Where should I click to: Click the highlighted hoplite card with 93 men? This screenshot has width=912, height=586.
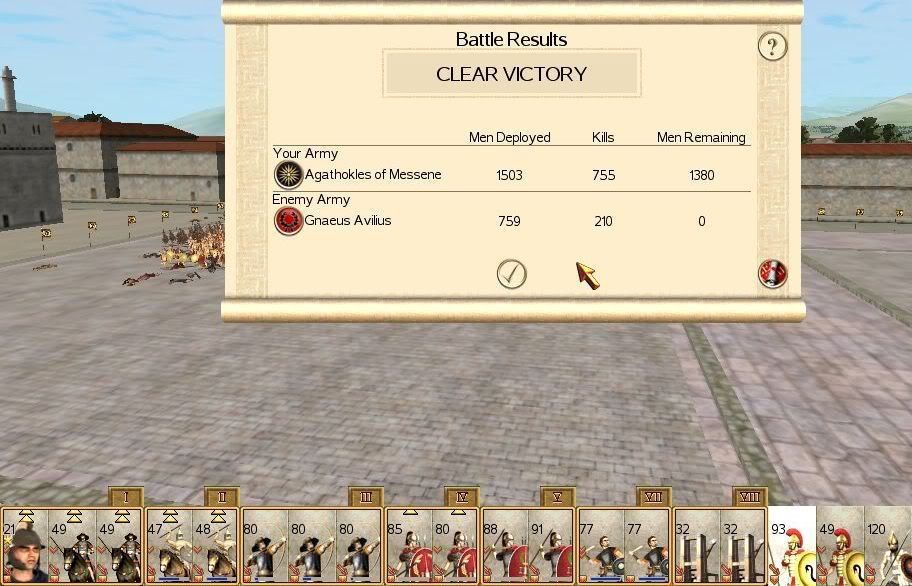click(792, 547)
